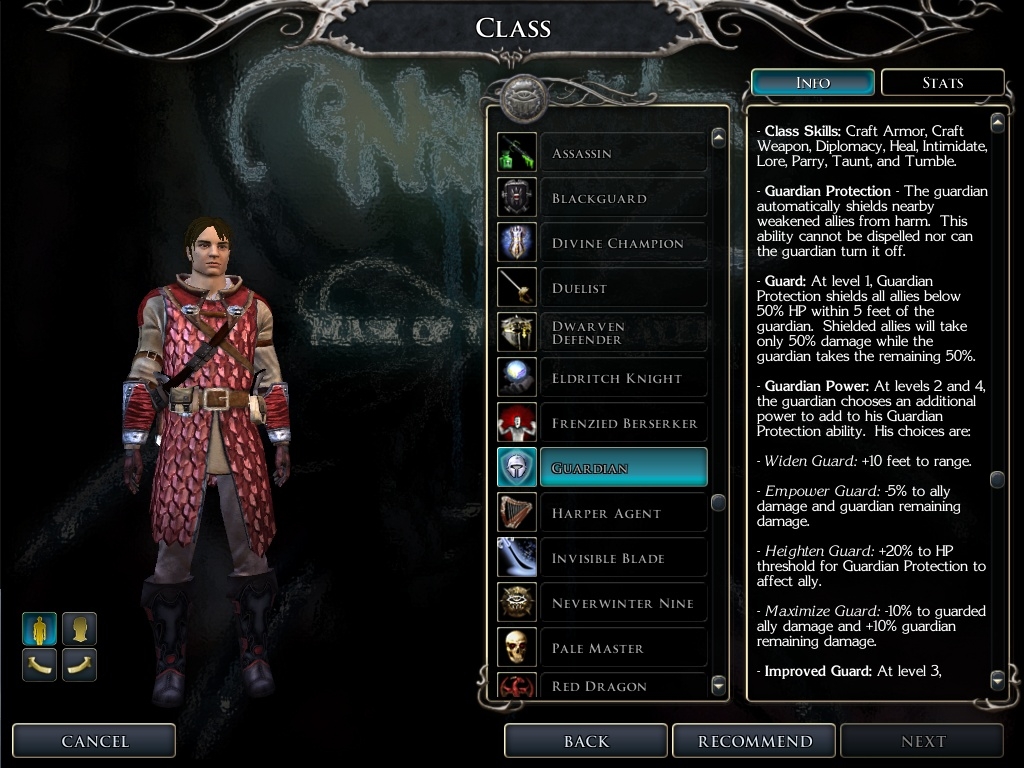
Task: Choose the Blackguard class entry
Action: point(622,198)
